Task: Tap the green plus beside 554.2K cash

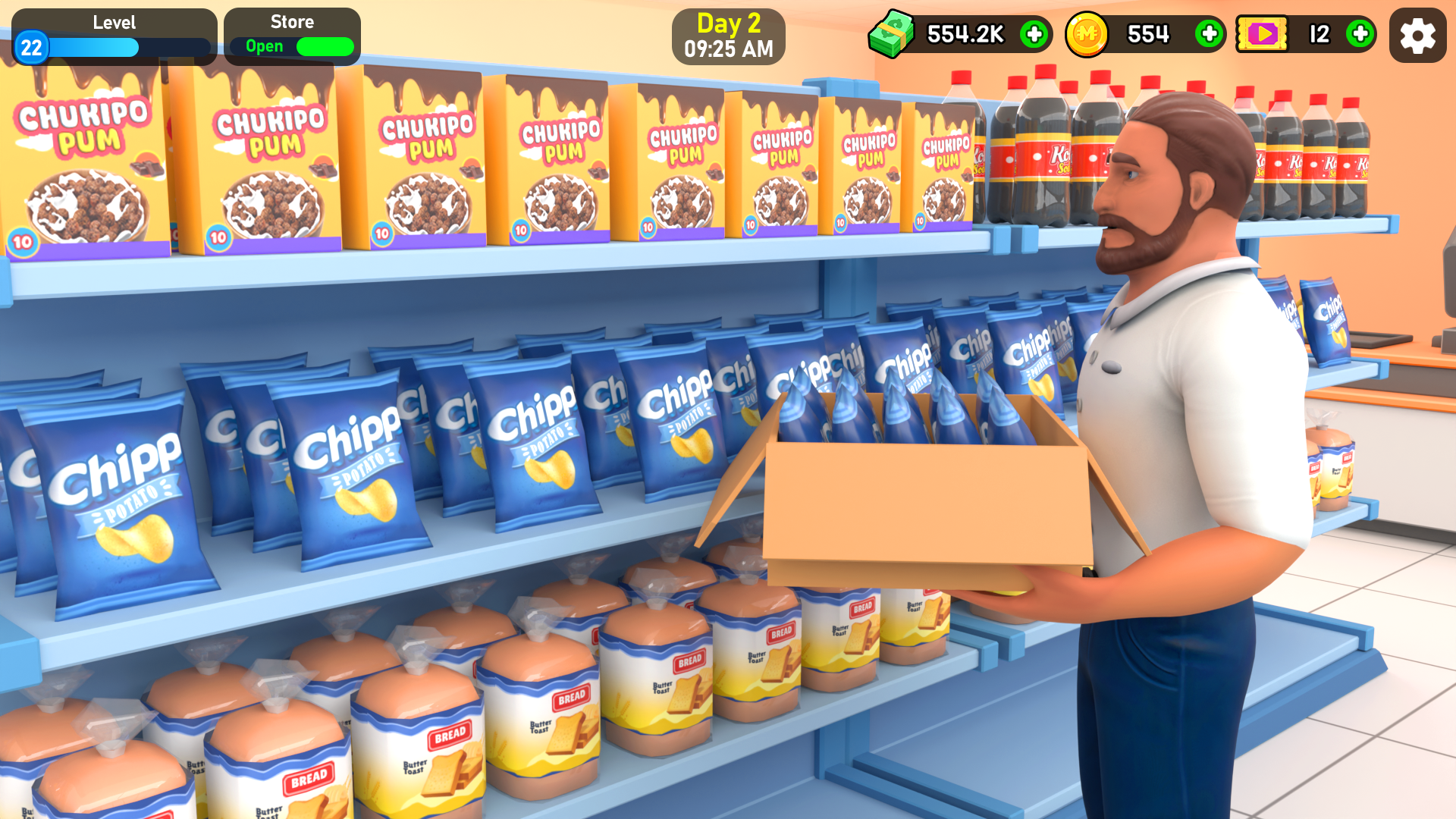Action: tap(1034, 35)
